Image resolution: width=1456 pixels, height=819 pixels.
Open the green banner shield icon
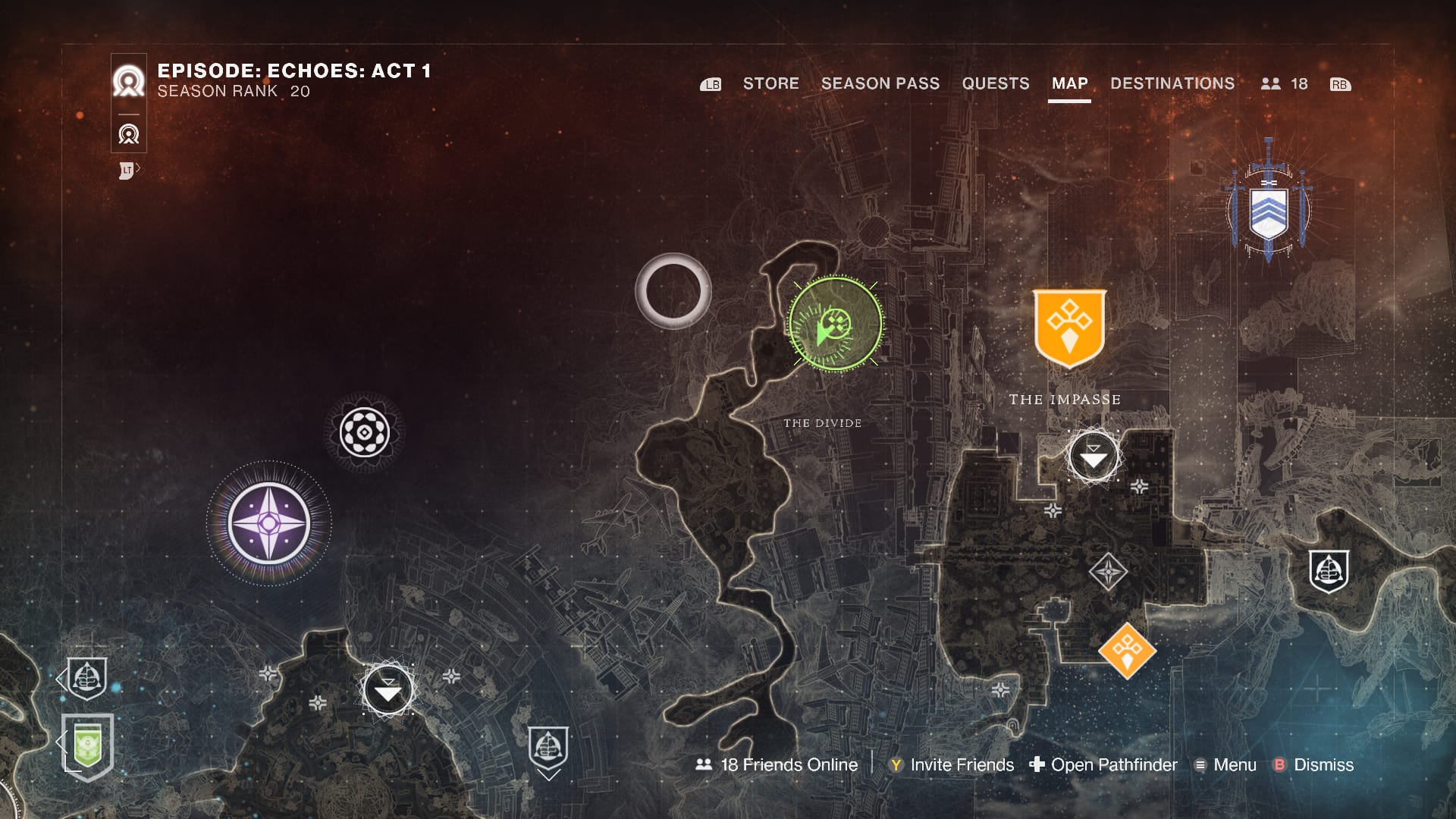coord(88,745)
